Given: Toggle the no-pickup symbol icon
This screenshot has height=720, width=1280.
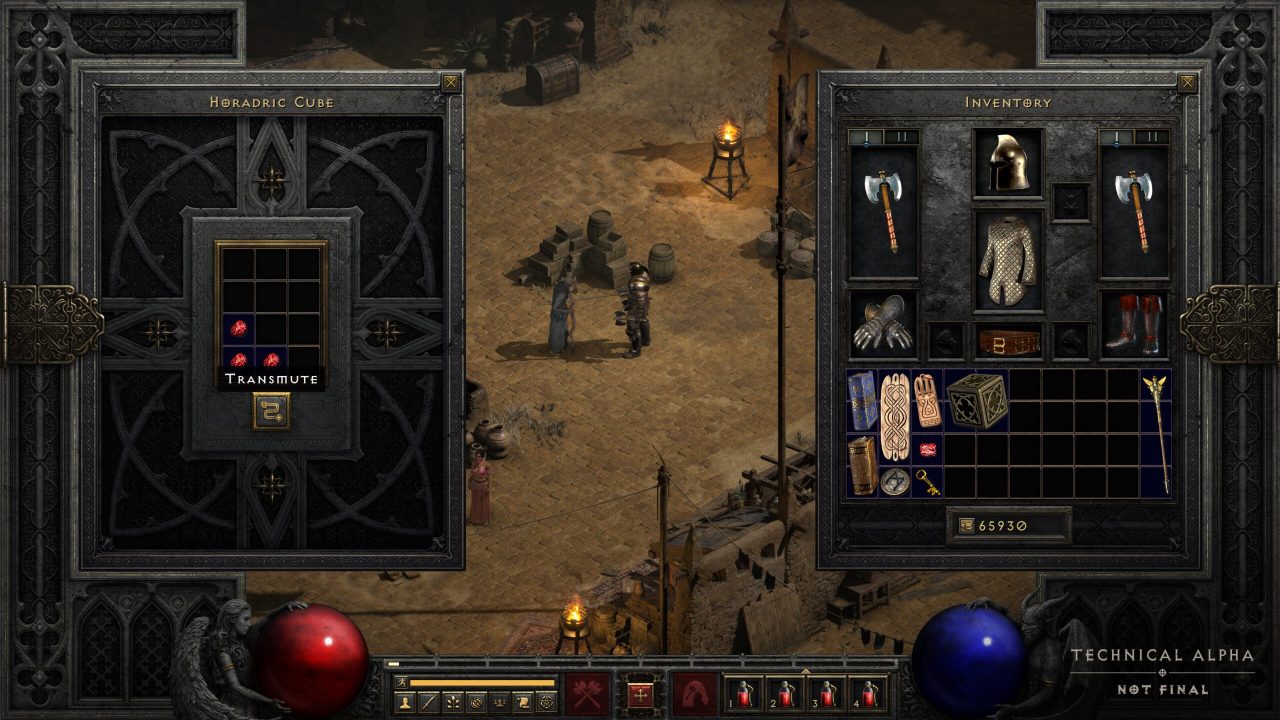Looking at the screenshot, I should (x=478, y=701).
